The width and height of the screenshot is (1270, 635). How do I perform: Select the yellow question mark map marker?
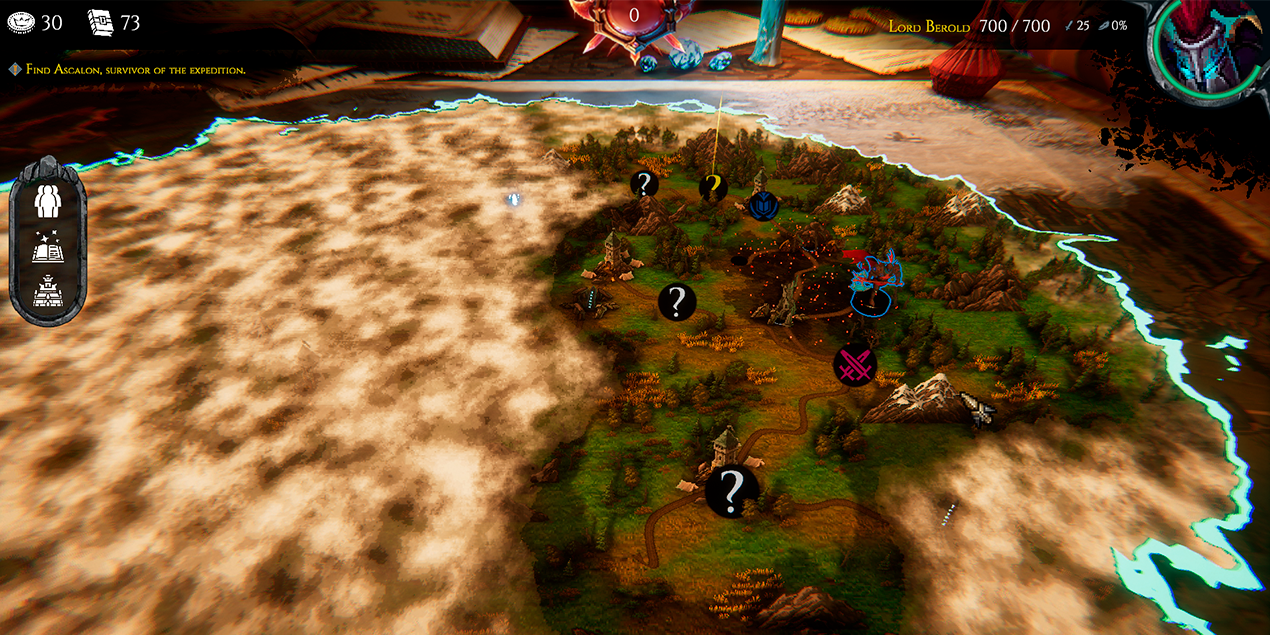711,184
